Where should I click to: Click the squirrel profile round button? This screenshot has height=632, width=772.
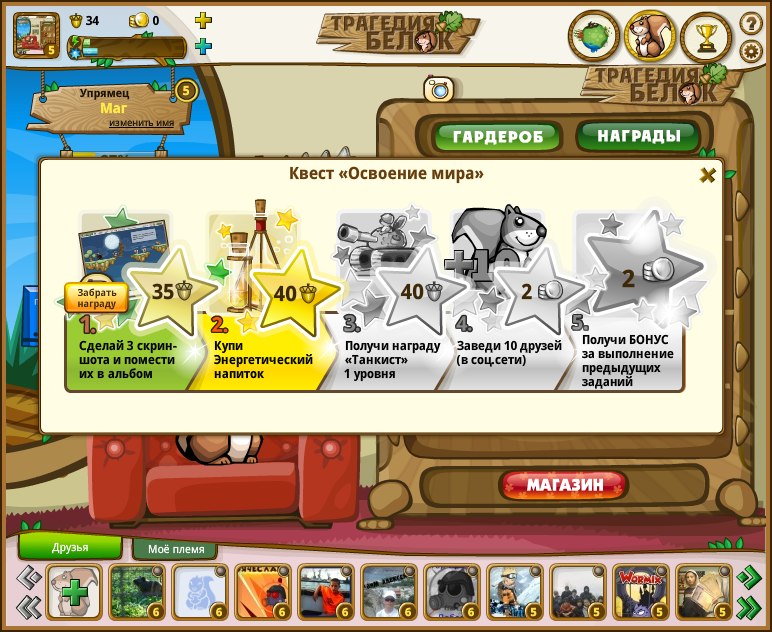click(650, 36)
